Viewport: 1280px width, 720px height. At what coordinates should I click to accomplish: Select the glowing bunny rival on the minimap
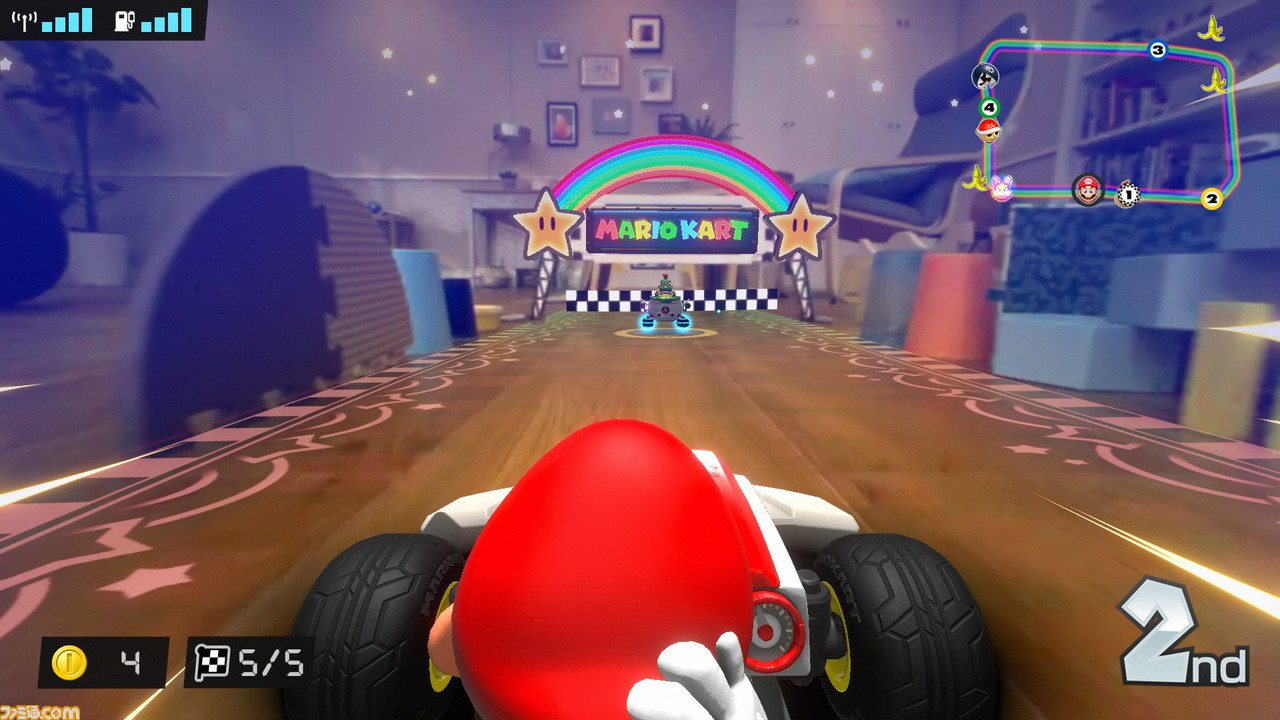click(x=1001, y=188)
